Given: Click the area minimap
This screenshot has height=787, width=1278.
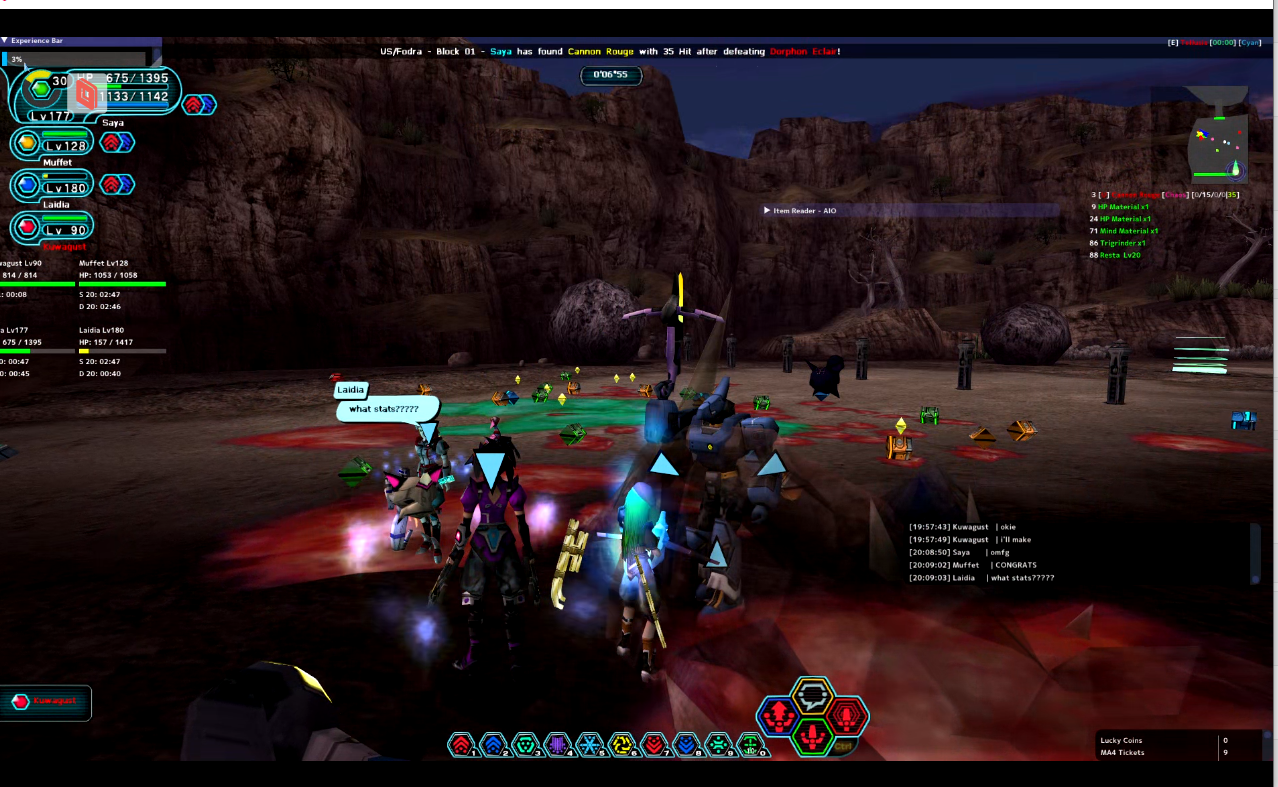Looking at the screenshot, I should tap(1217, 147).
